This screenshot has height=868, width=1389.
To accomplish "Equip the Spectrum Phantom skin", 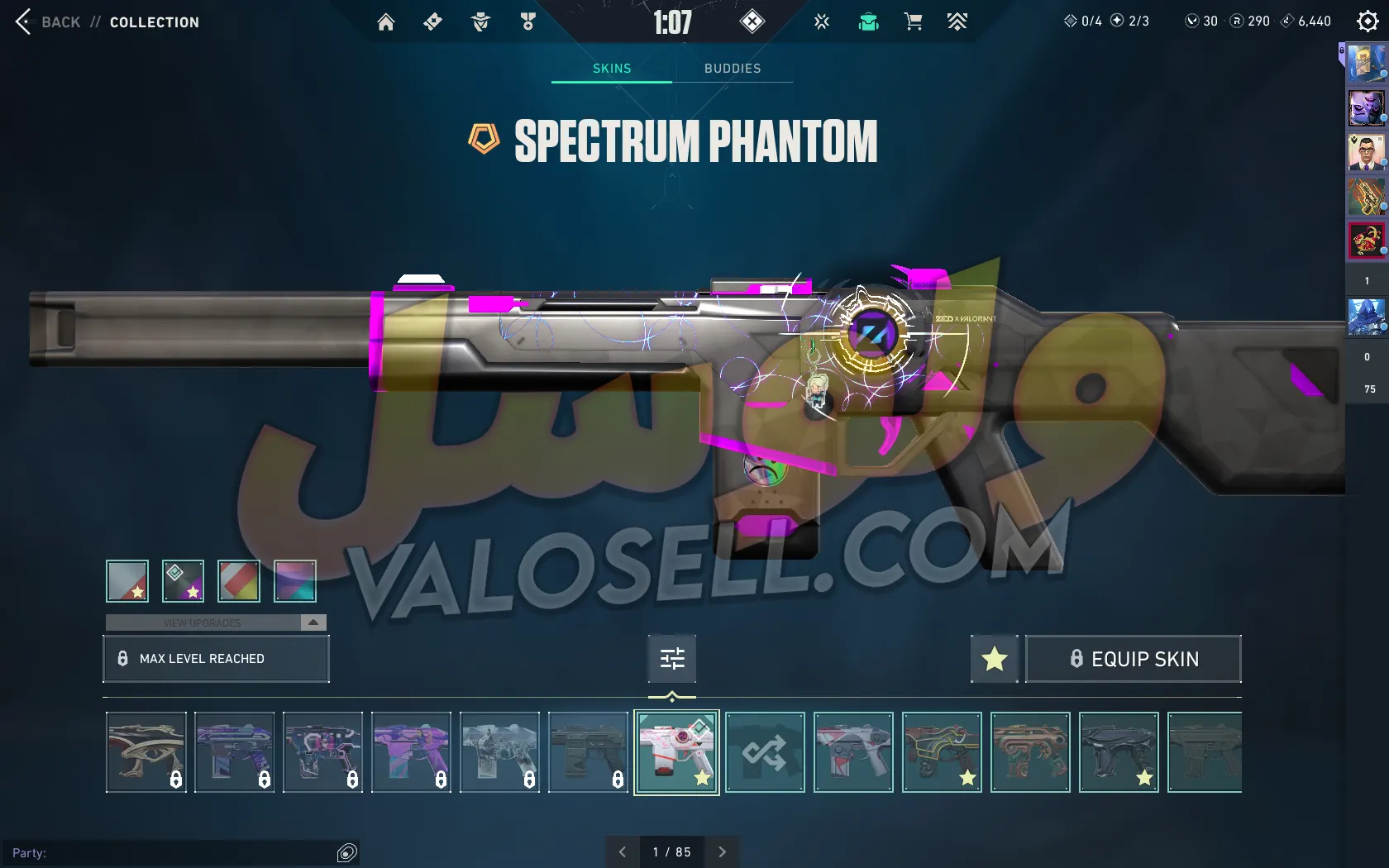I will [1133, 659].
